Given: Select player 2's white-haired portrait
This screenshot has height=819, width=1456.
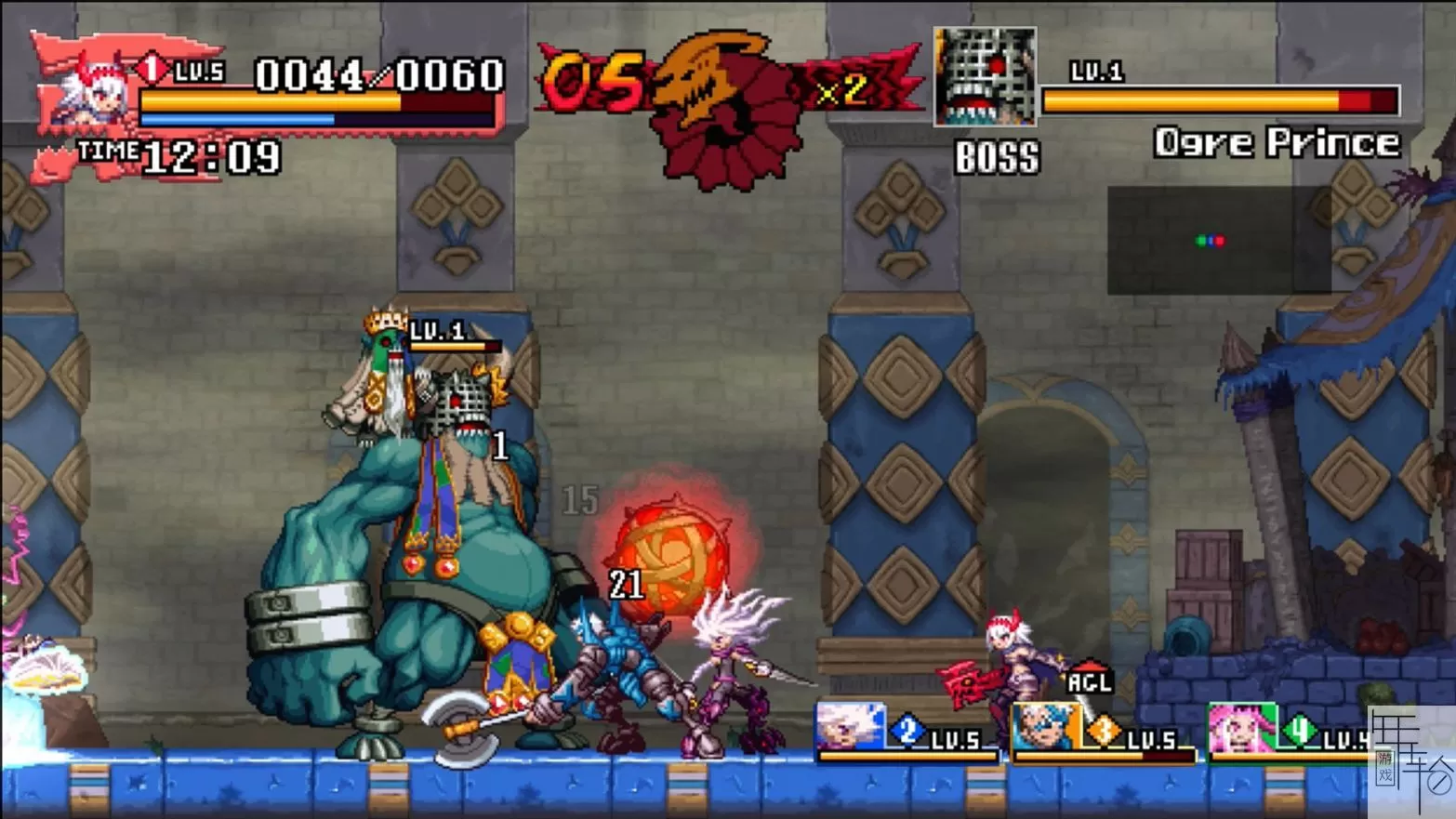Looking at the screenshot, I should [850, 727].
